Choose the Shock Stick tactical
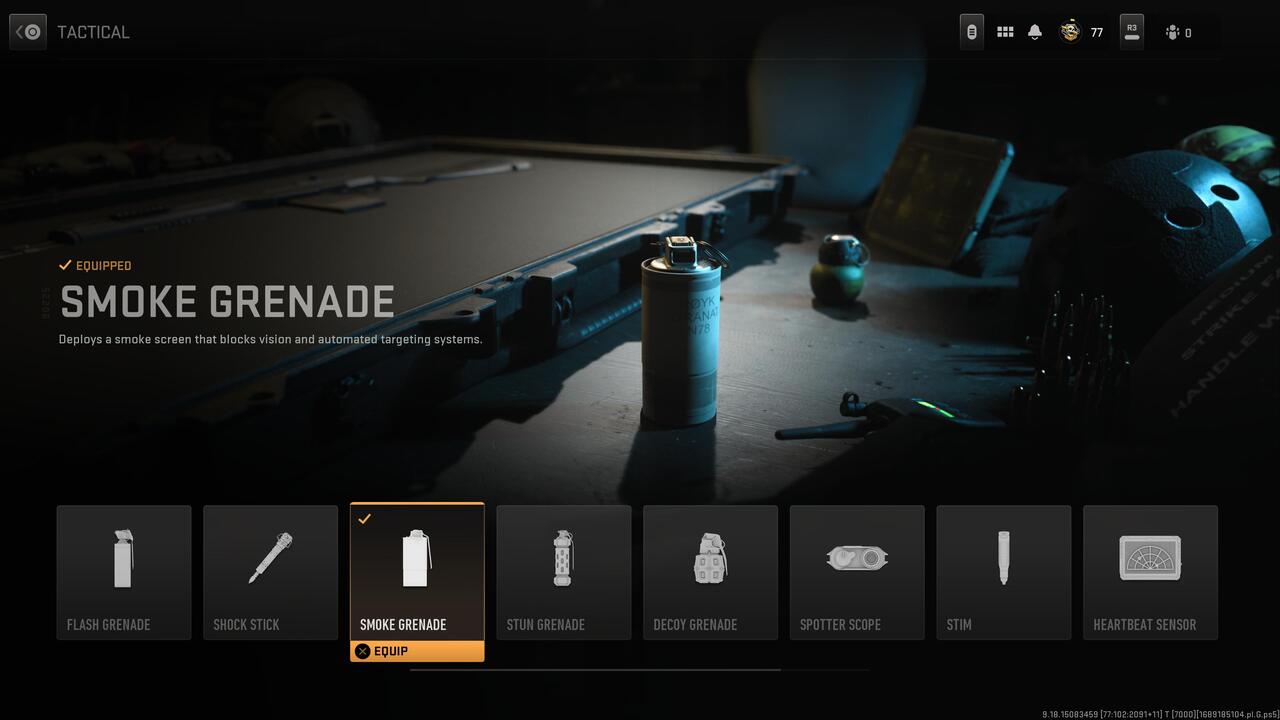 coord(271,572)
